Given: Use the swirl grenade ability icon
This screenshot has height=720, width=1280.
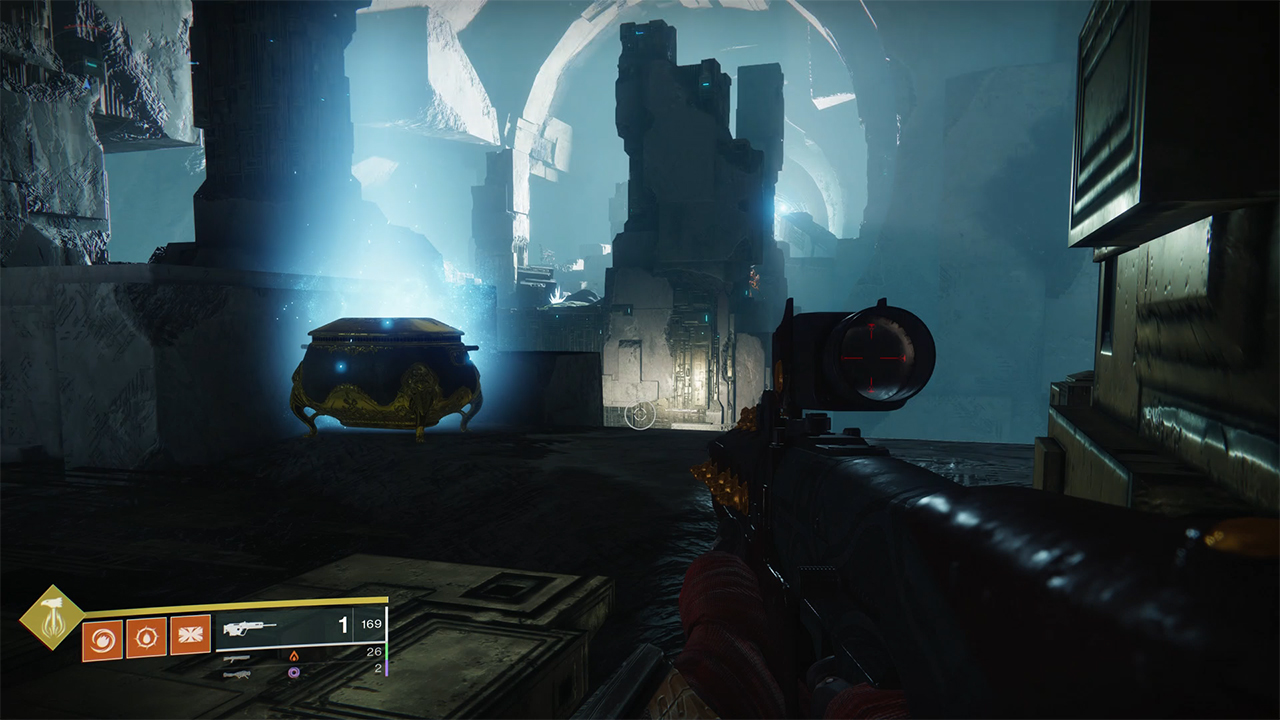Looking at the screenshot, I should pyautogui.click(x=103, y=636).
